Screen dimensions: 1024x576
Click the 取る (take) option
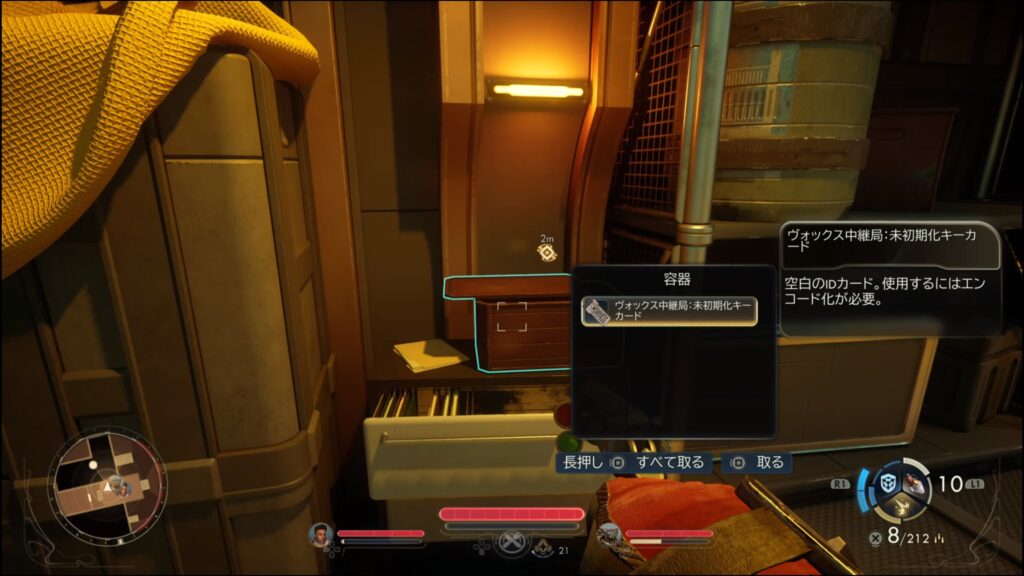(x=760, y=463)
